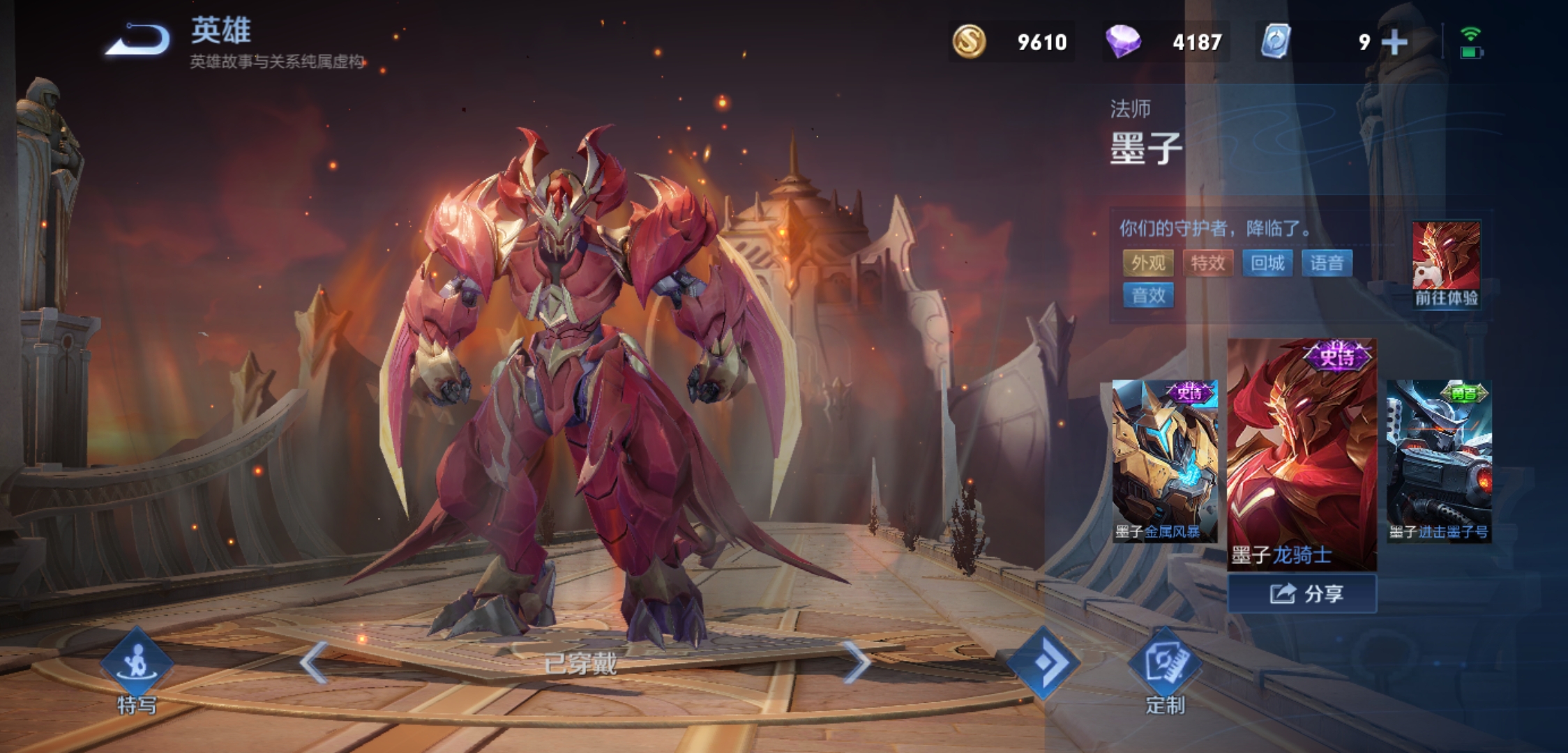Open the 前往体验 trial thumbnail

point(1446,265)
